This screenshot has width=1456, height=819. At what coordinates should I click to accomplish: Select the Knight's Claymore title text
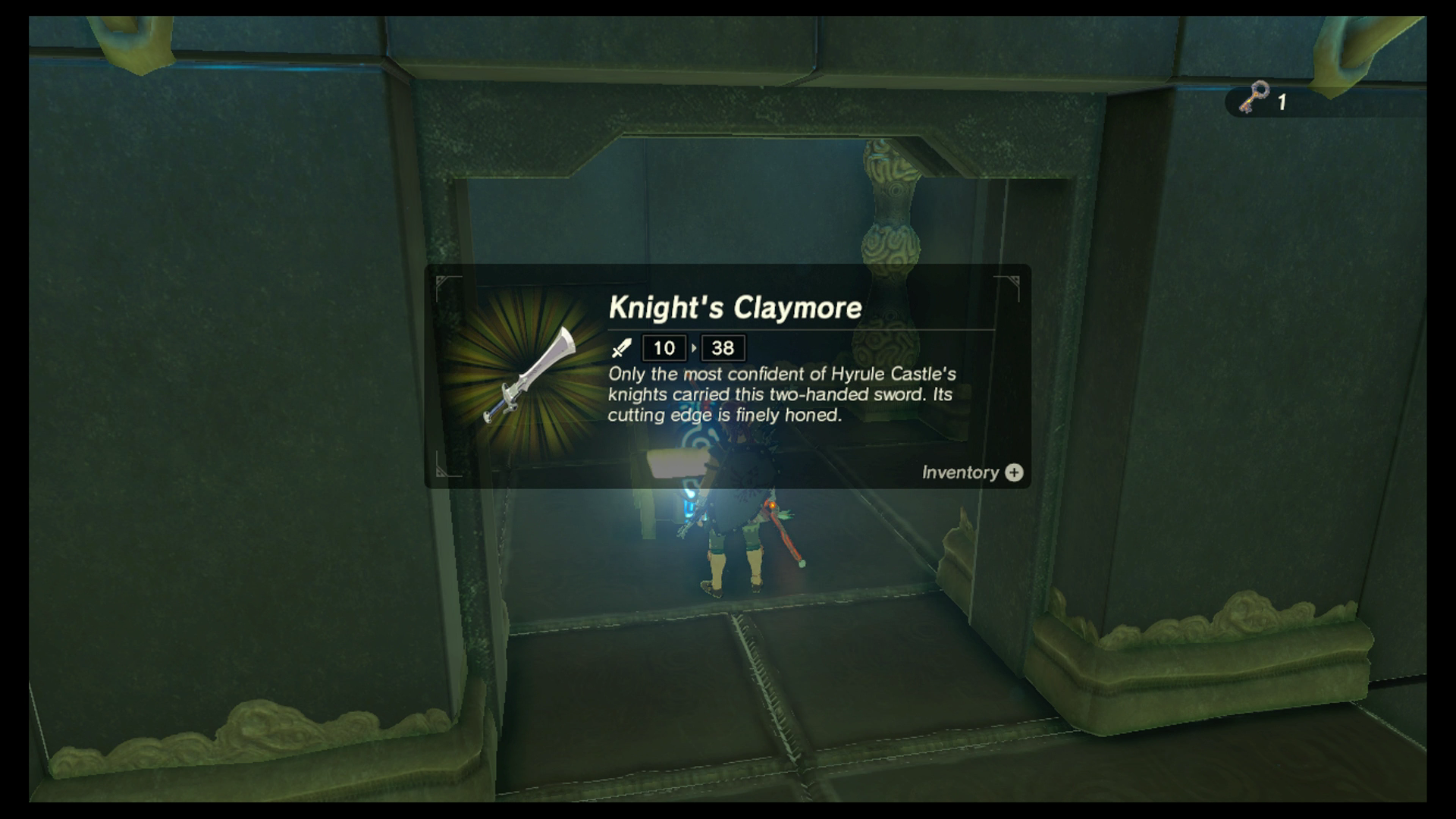pyautogui.click(x=734, y=308)
